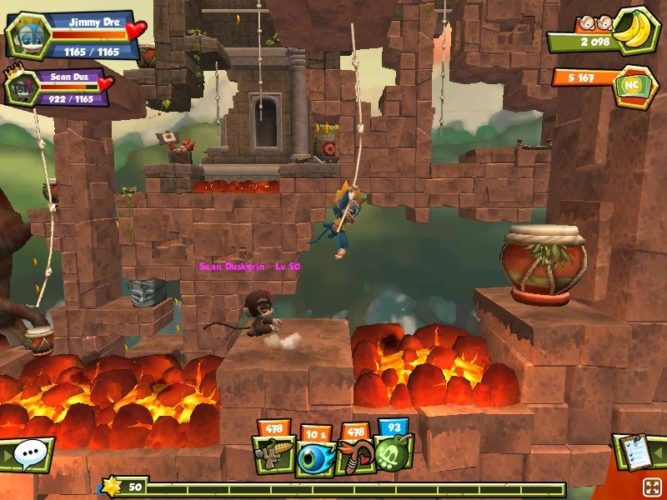This screenshot has height=500, width=667.
Task: Open the banana currency icon
Action: pyautogui.click(x=632, y=30)
